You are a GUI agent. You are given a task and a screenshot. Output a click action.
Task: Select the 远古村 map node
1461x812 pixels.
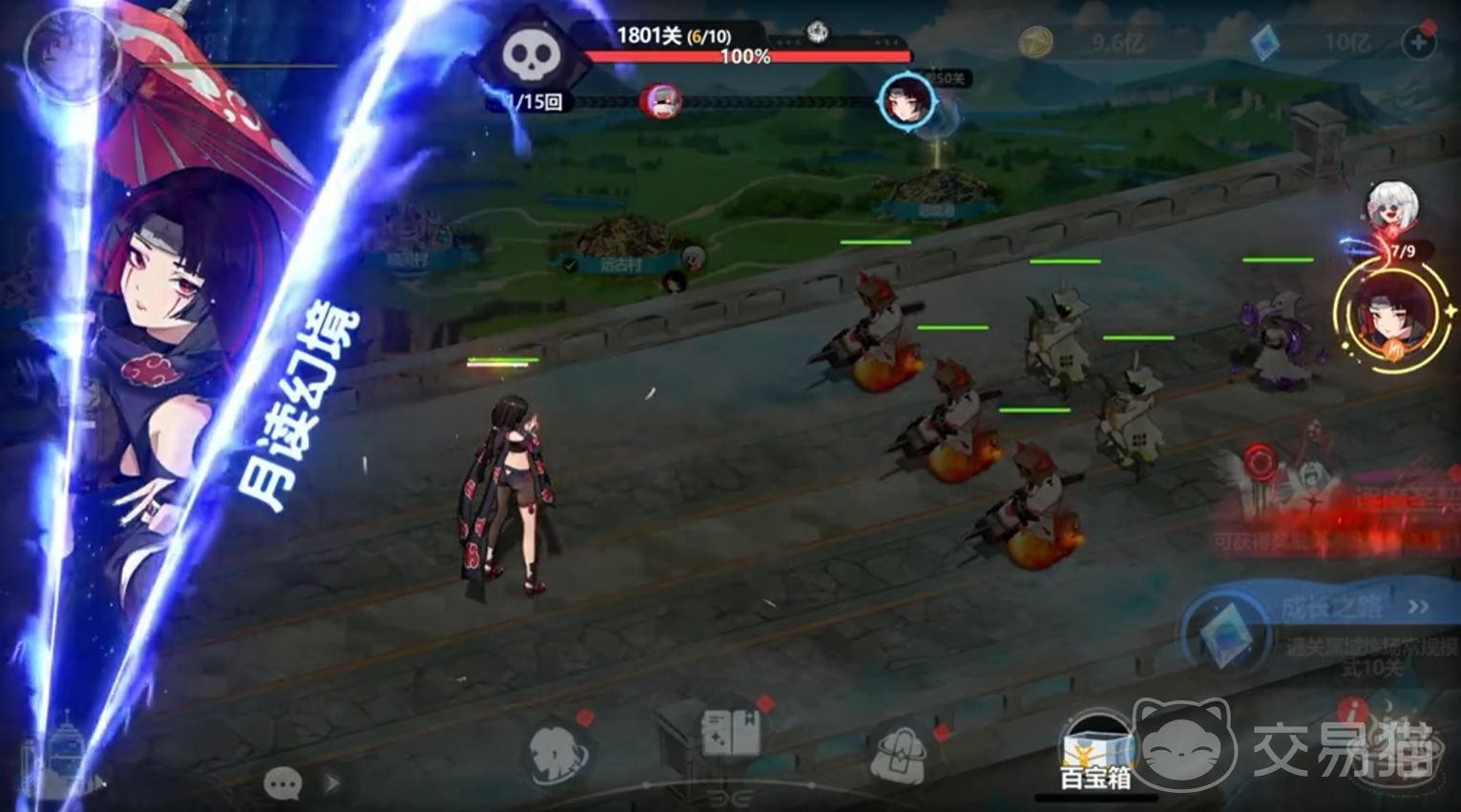click(x=622, y=250)
